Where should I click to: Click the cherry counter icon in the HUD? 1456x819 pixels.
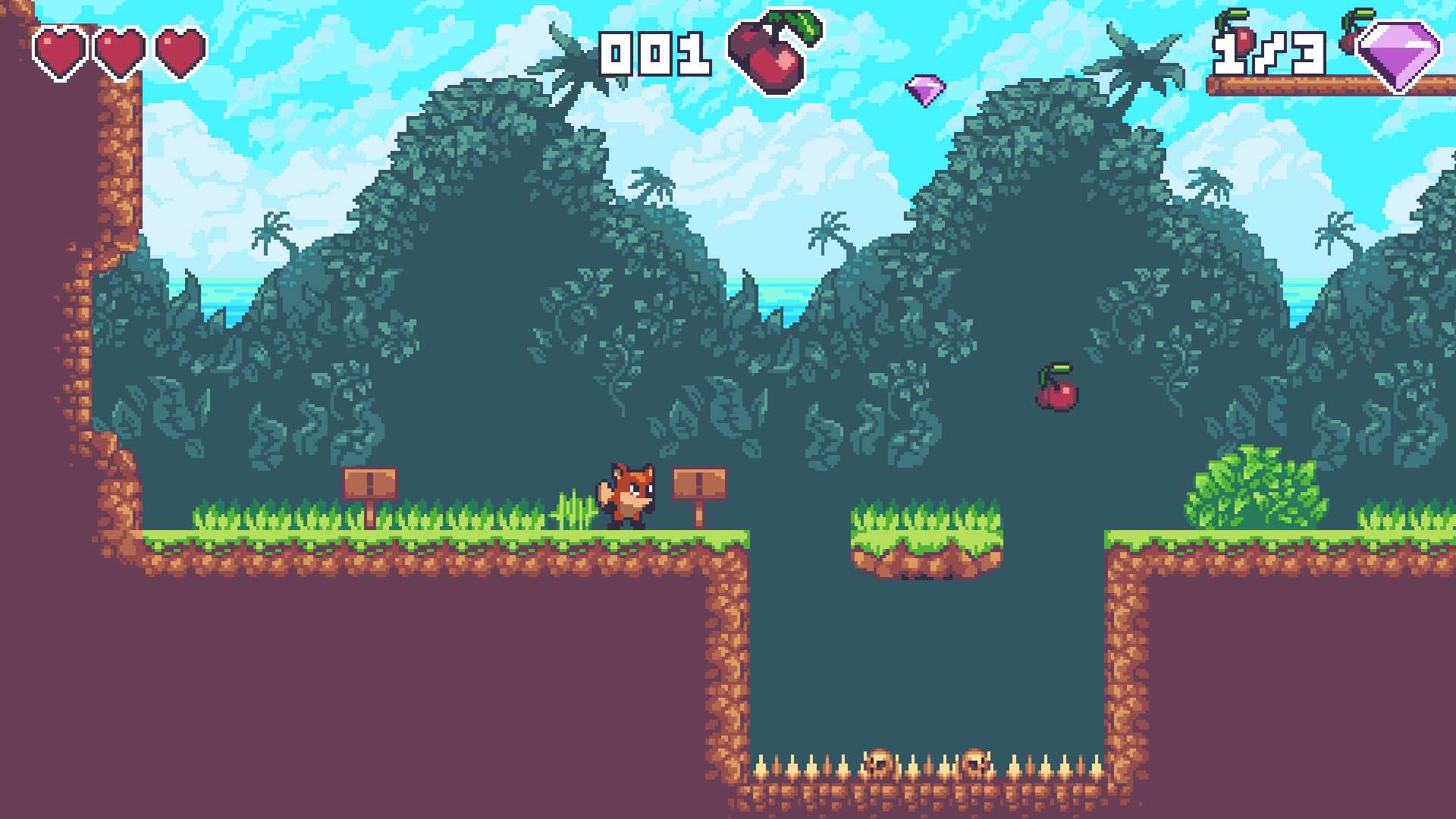766,53
